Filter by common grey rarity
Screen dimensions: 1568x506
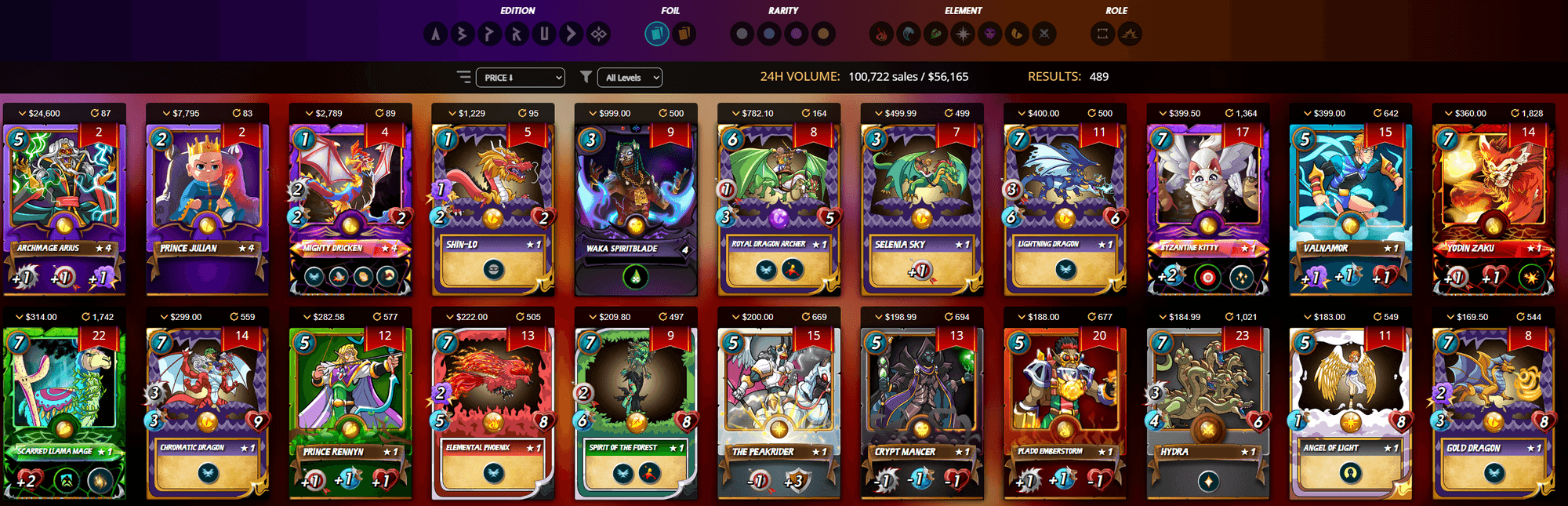pos(742,34)
